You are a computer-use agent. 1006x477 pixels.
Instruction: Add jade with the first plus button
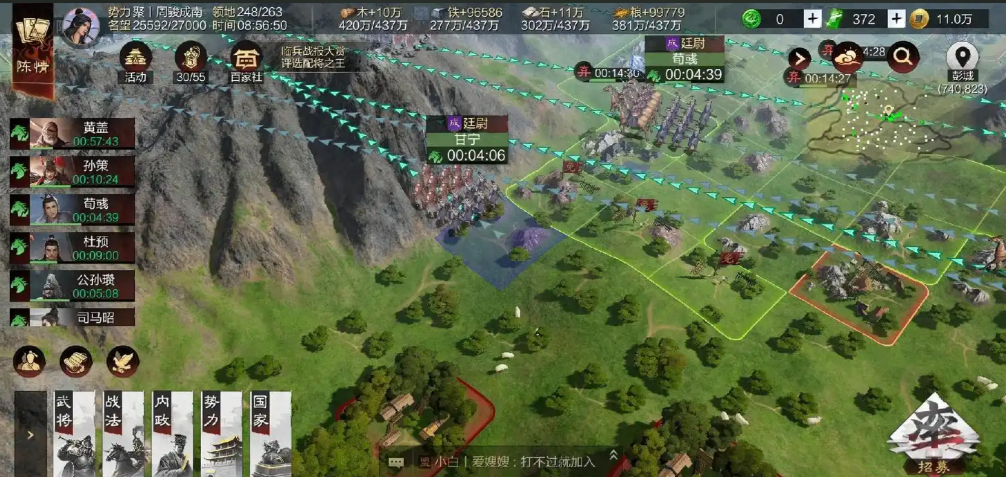pos(812,18)
